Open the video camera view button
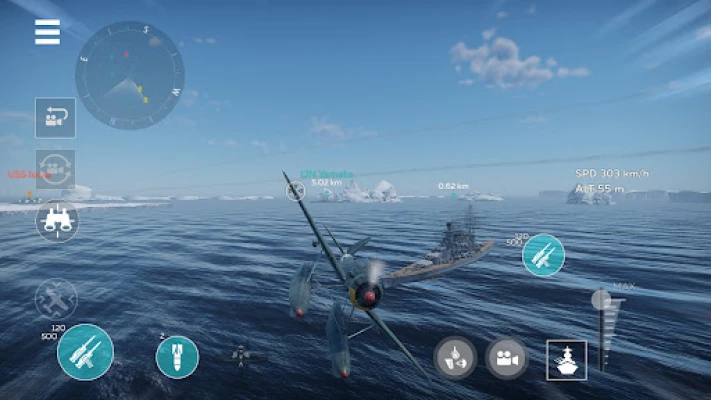Image resolution: width=711 pixels, height=400 pixels. click(x=507, y=358)
